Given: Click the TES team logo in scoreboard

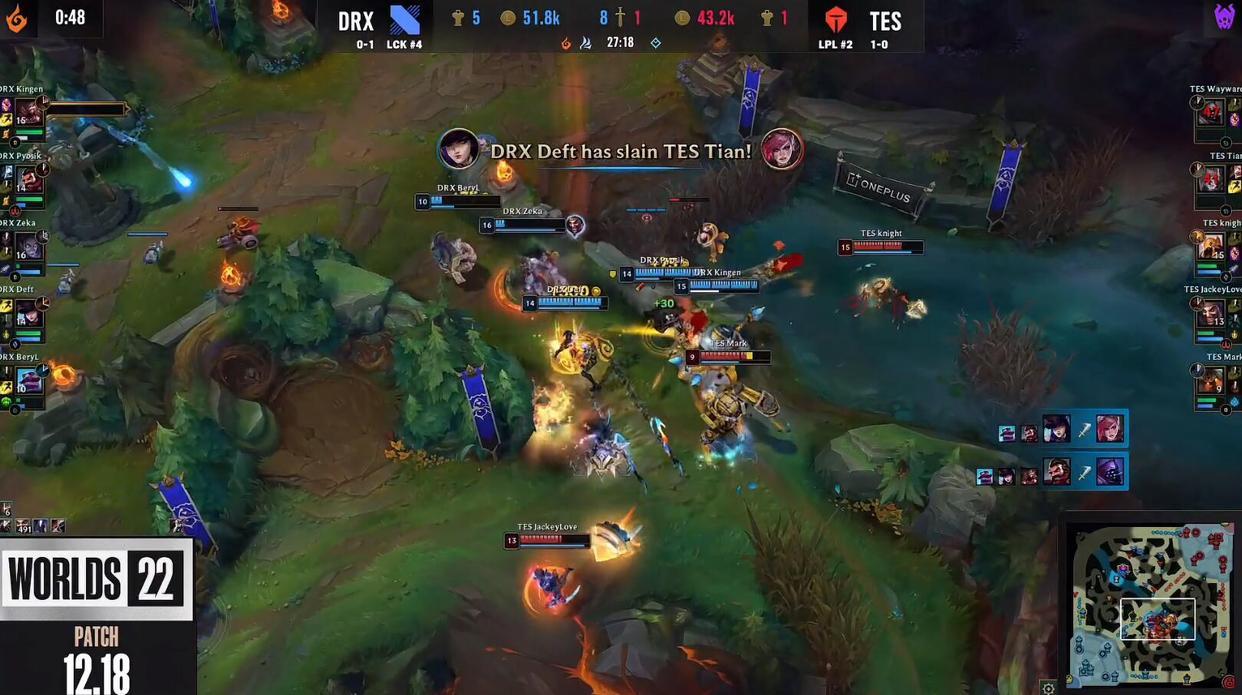Looking at the screenshot, I should coord(835,20).
